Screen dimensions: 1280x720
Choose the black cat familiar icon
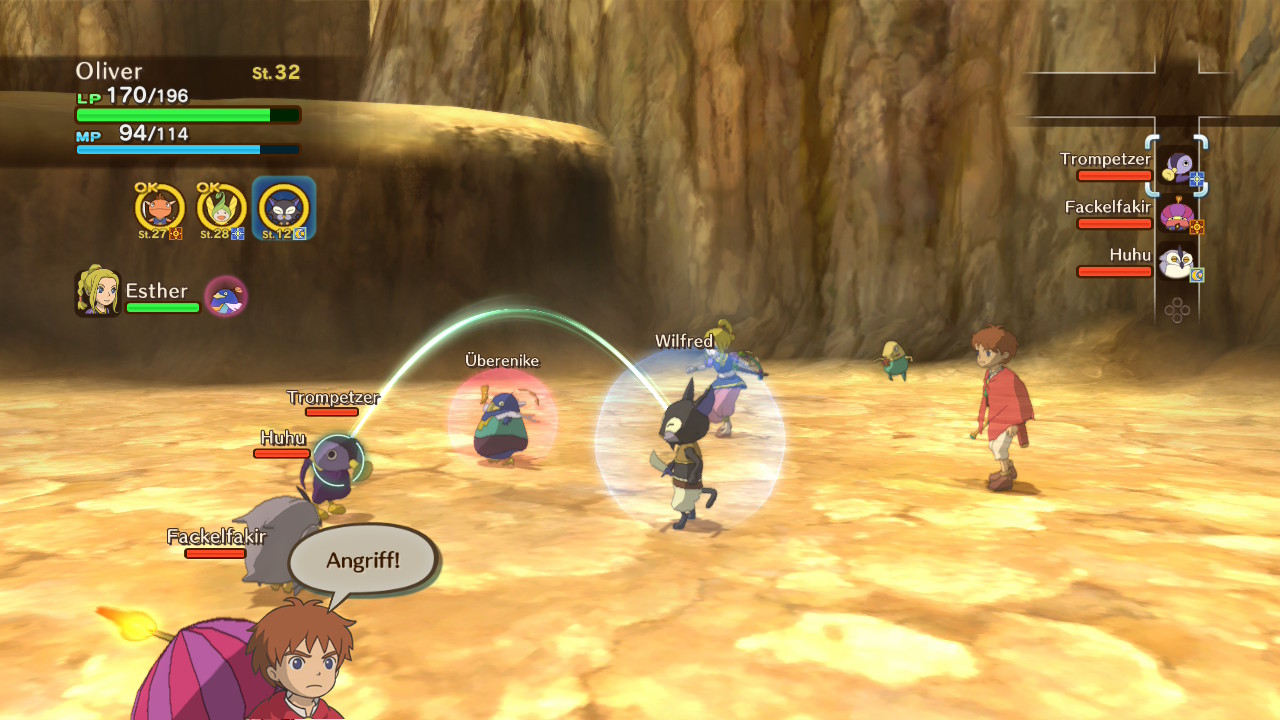tap(283, 209)
